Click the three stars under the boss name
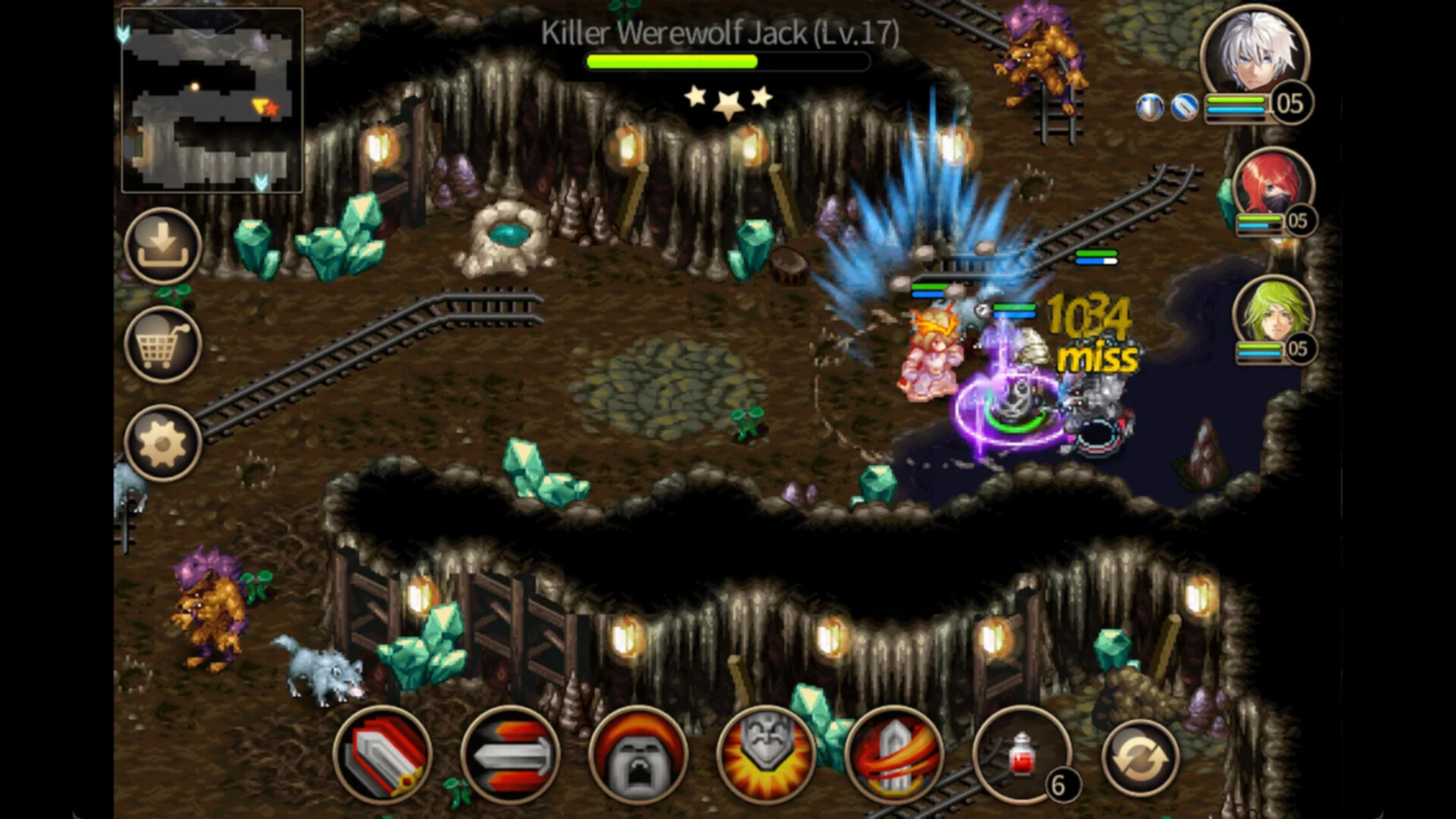The height and width of the screenshot is (819, 1456). (x=728, y=99)
